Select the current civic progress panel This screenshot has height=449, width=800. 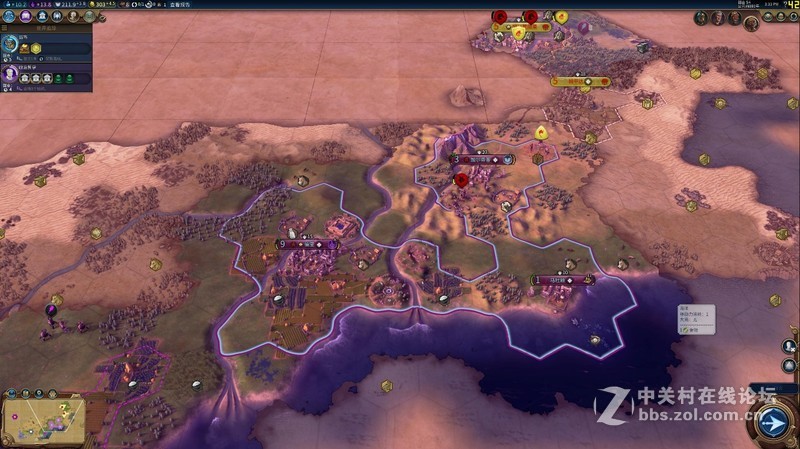point(46,75)
